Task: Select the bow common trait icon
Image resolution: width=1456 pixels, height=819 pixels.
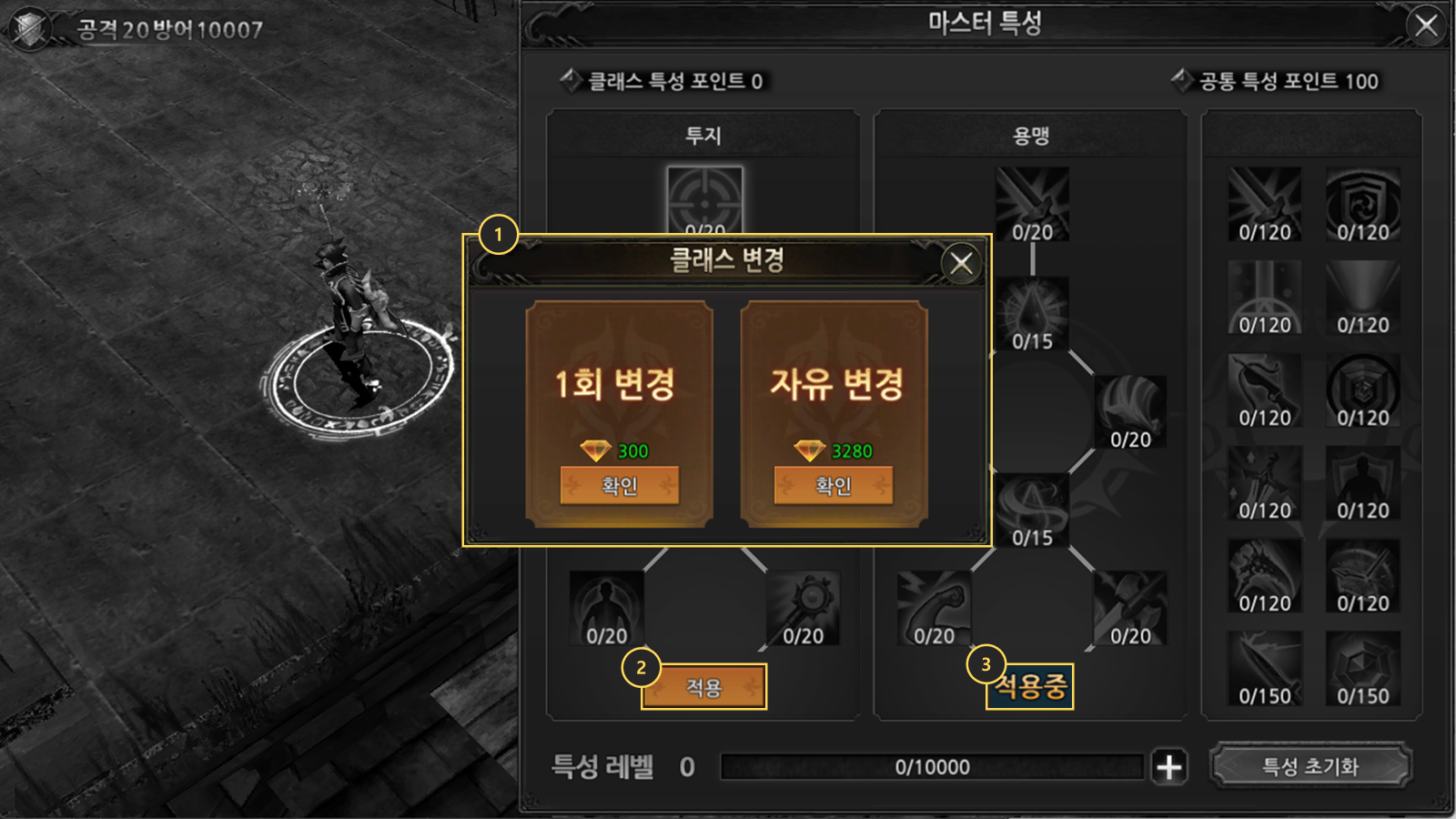Action: pyautogui.click(x=1264, y=389)
